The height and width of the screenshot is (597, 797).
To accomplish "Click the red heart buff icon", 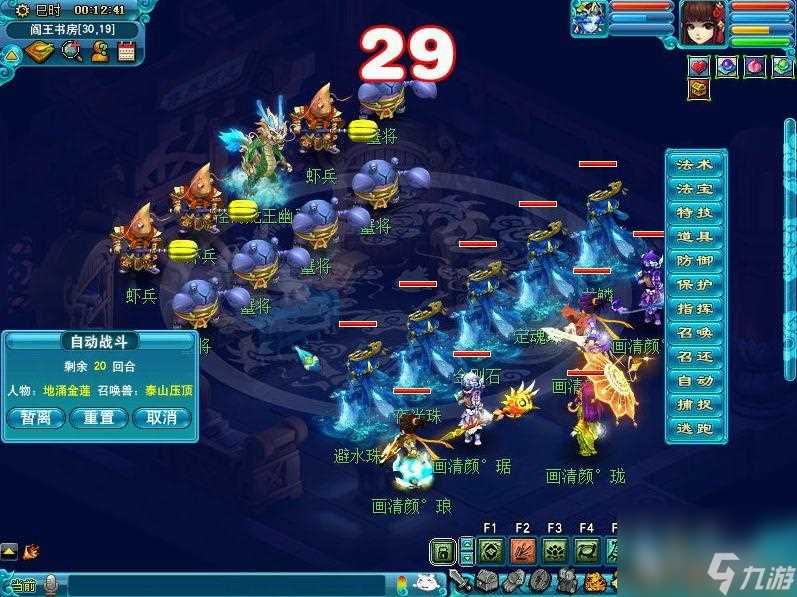I will click(x=699, y=66).
